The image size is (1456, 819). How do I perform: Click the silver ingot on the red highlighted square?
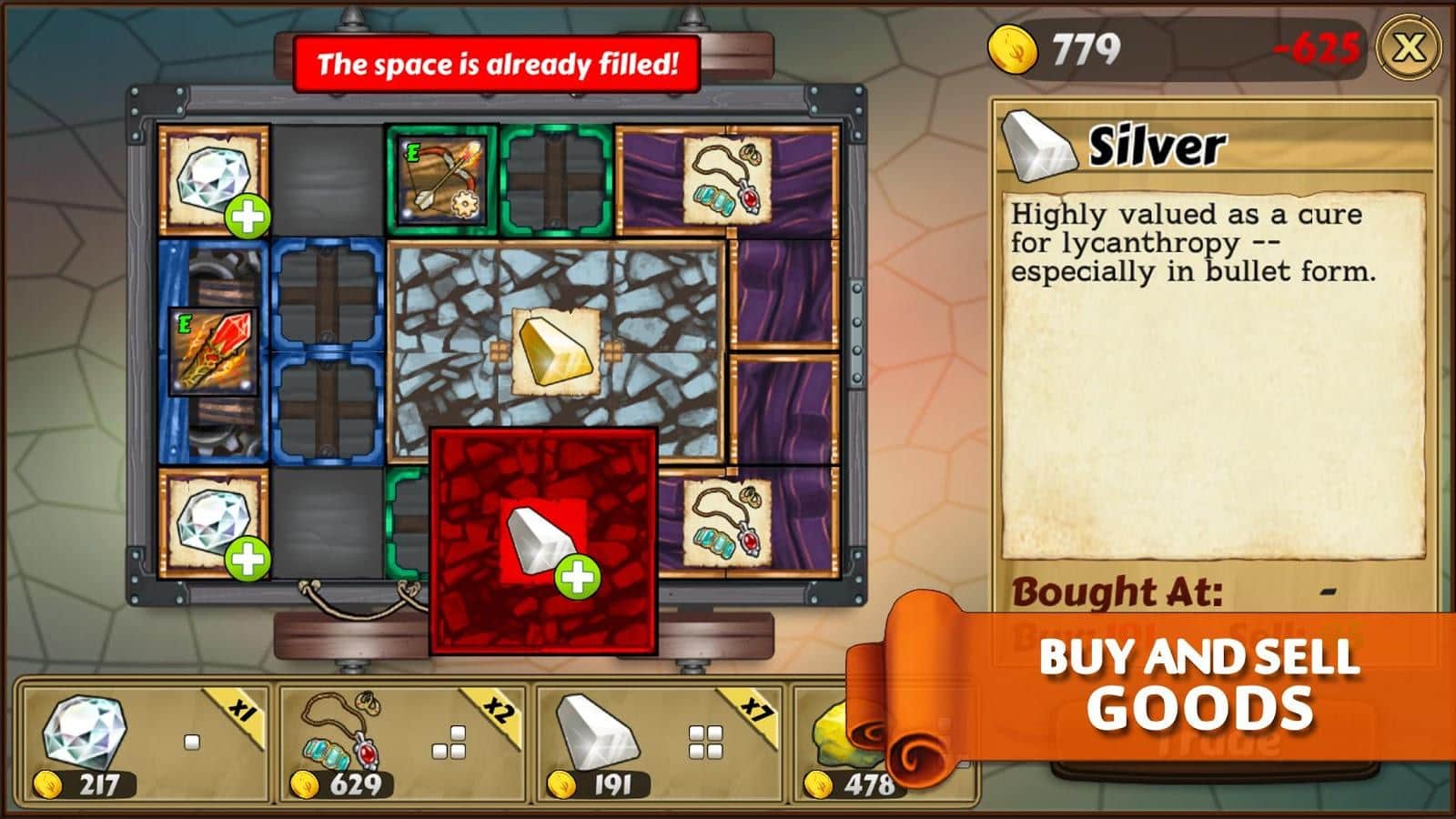click(539, 537)
